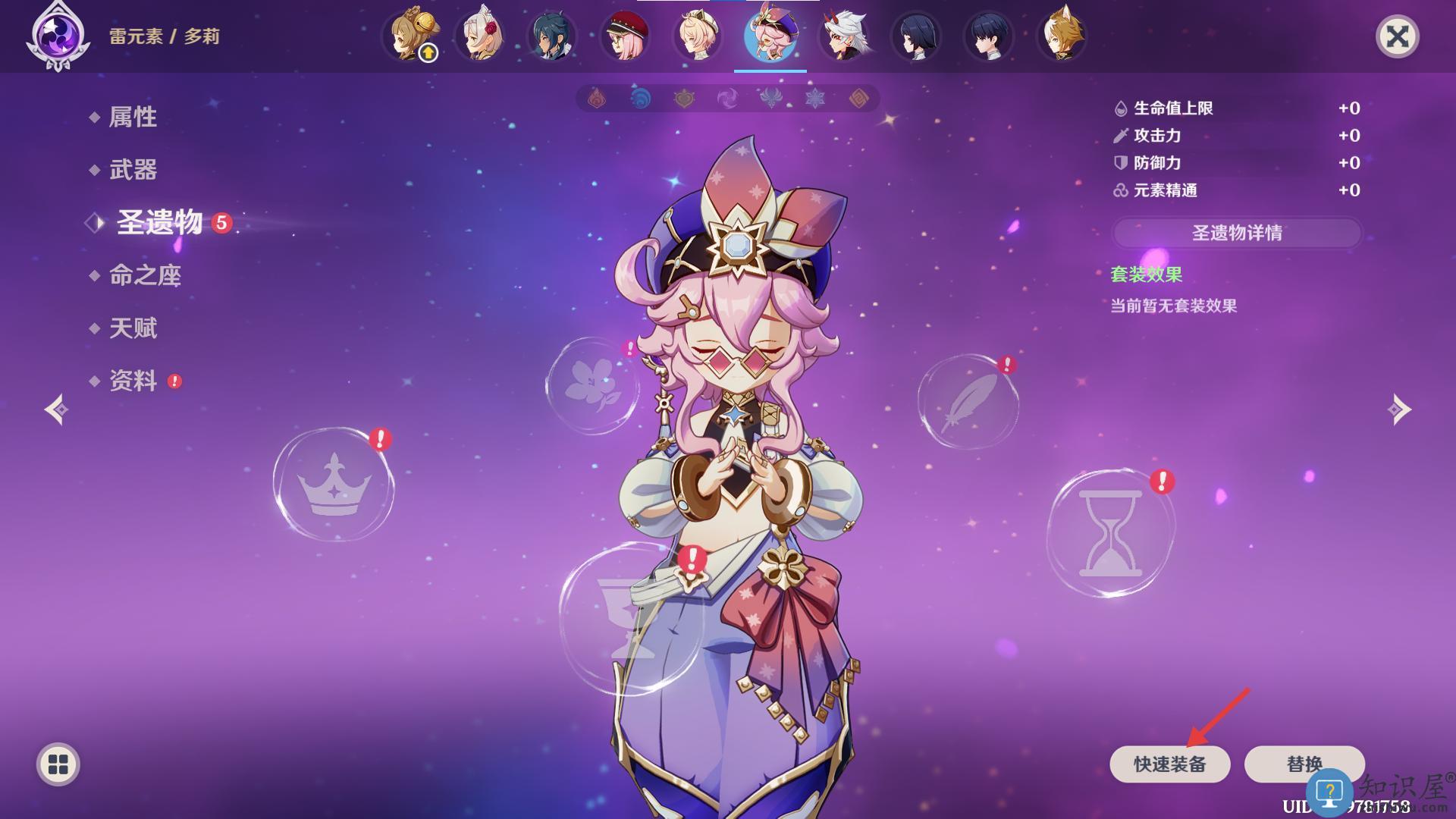Open the 武器 weapon menu
1456x819 pixels.
click(133, 169)
